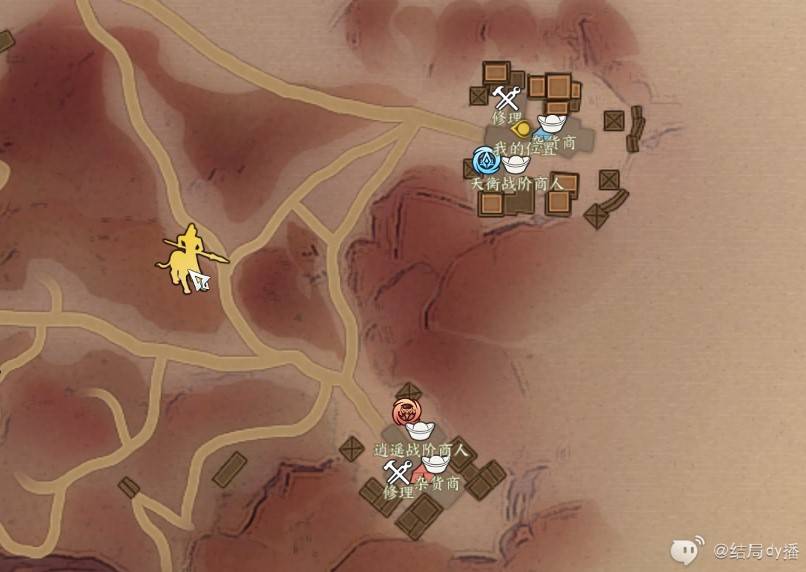Select the 杂货商 ingot marker beside 我的位置
806x572 pixels.
point(551,124)
